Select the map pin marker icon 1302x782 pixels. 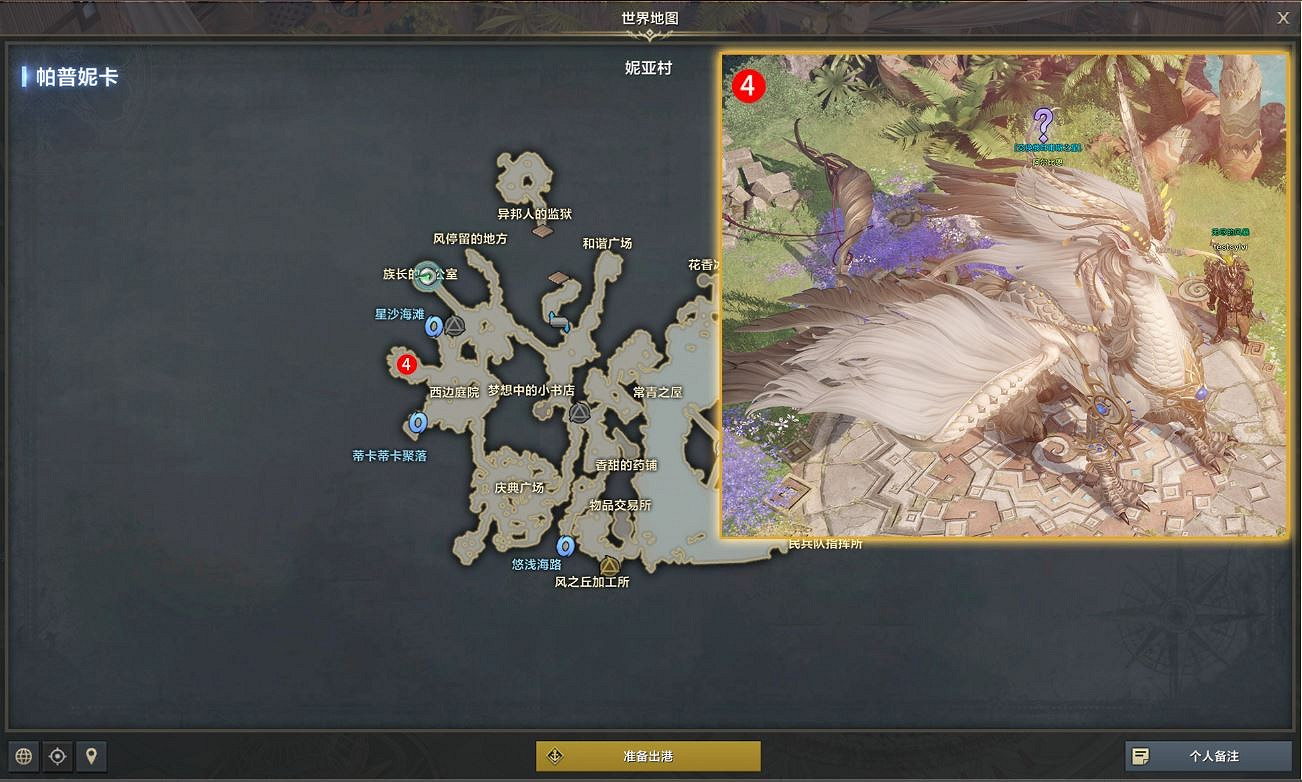coord(91,757)
